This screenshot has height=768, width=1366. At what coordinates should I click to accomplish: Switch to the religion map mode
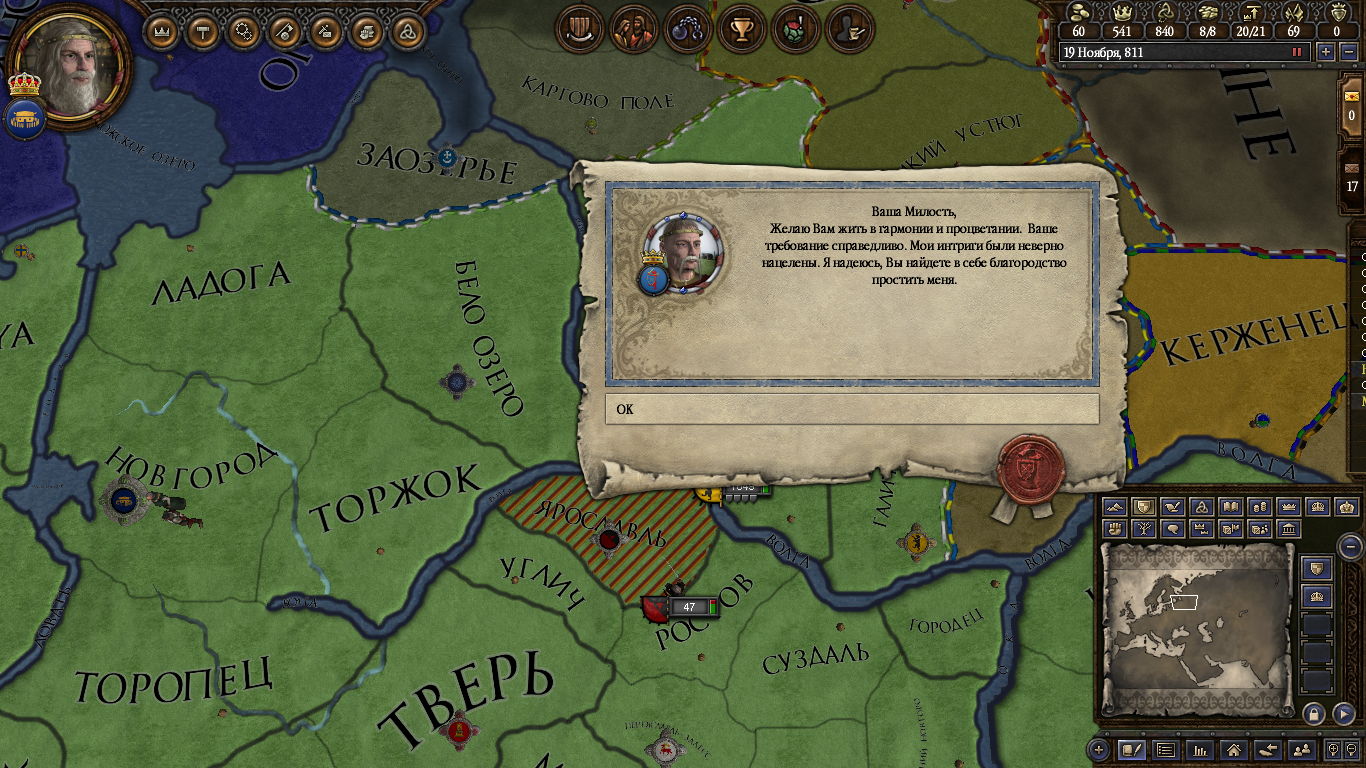tap(1202, 508)
